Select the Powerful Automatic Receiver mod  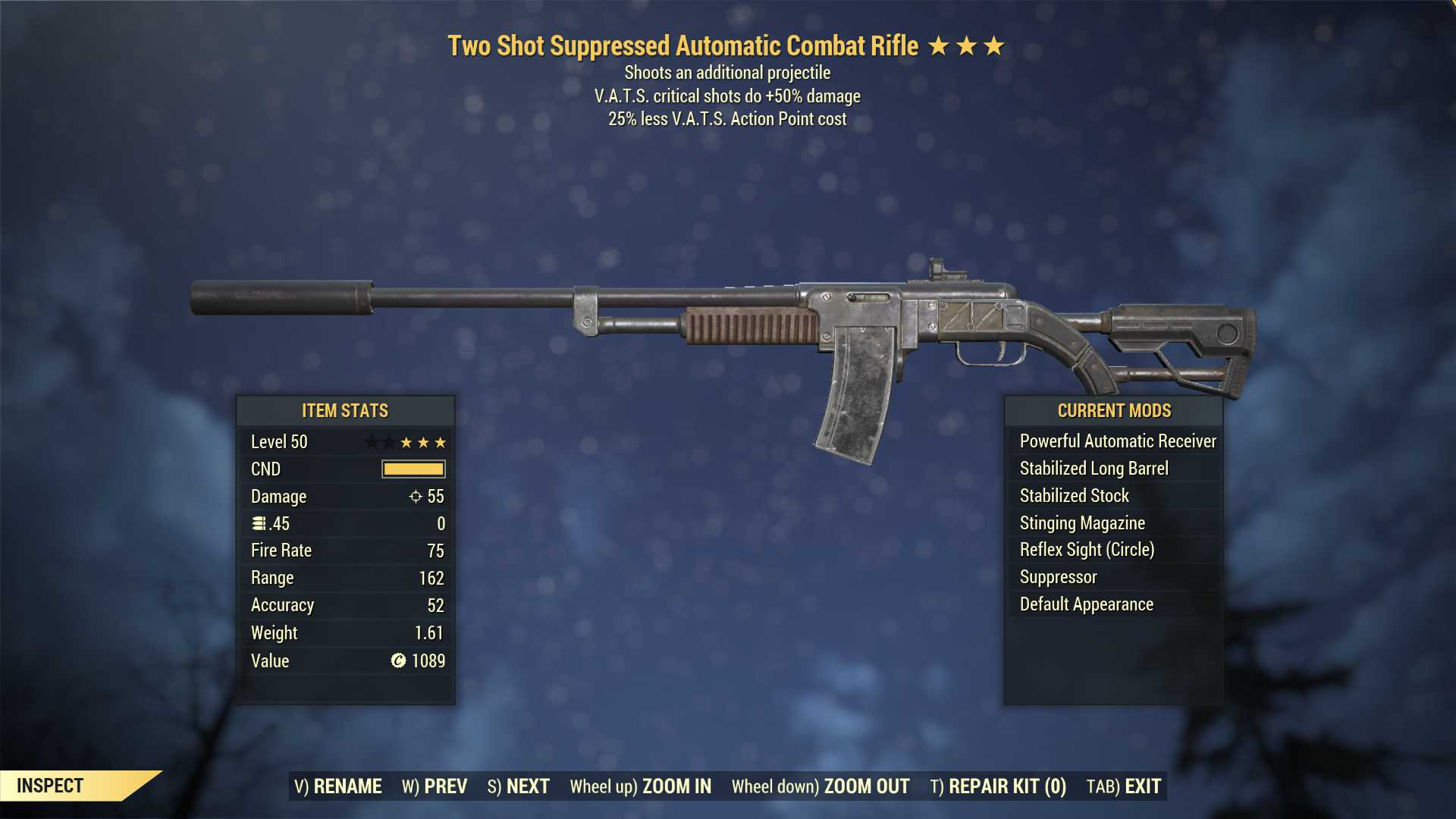click(1115, 441)
